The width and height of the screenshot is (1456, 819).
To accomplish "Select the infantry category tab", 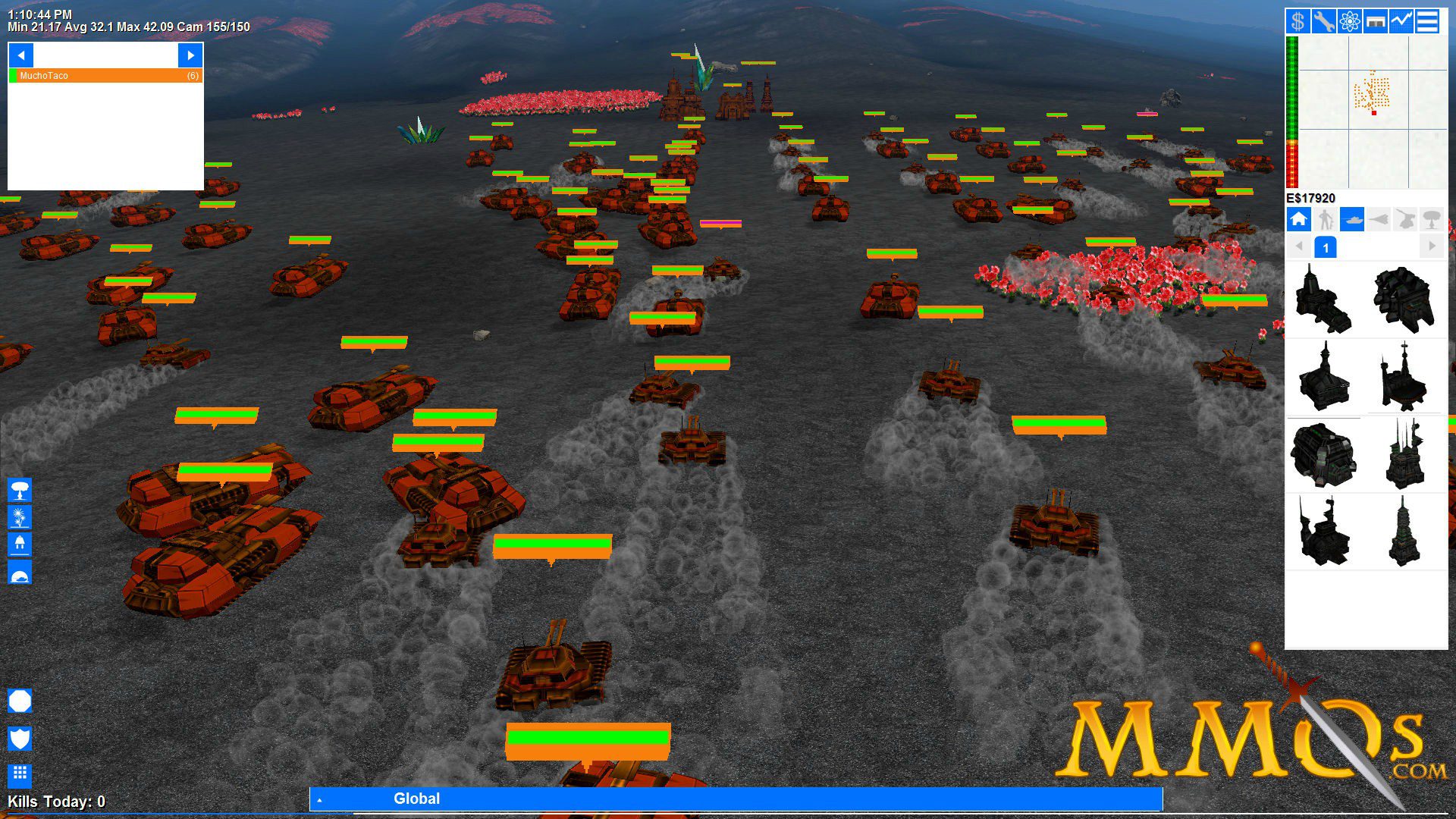I will (x=1325, y=220).
